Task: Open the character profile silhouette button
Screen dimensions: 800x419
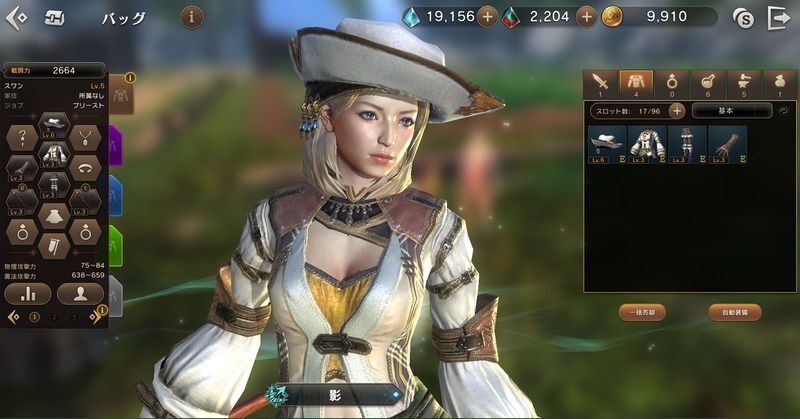Action: [x=80, y=294]
